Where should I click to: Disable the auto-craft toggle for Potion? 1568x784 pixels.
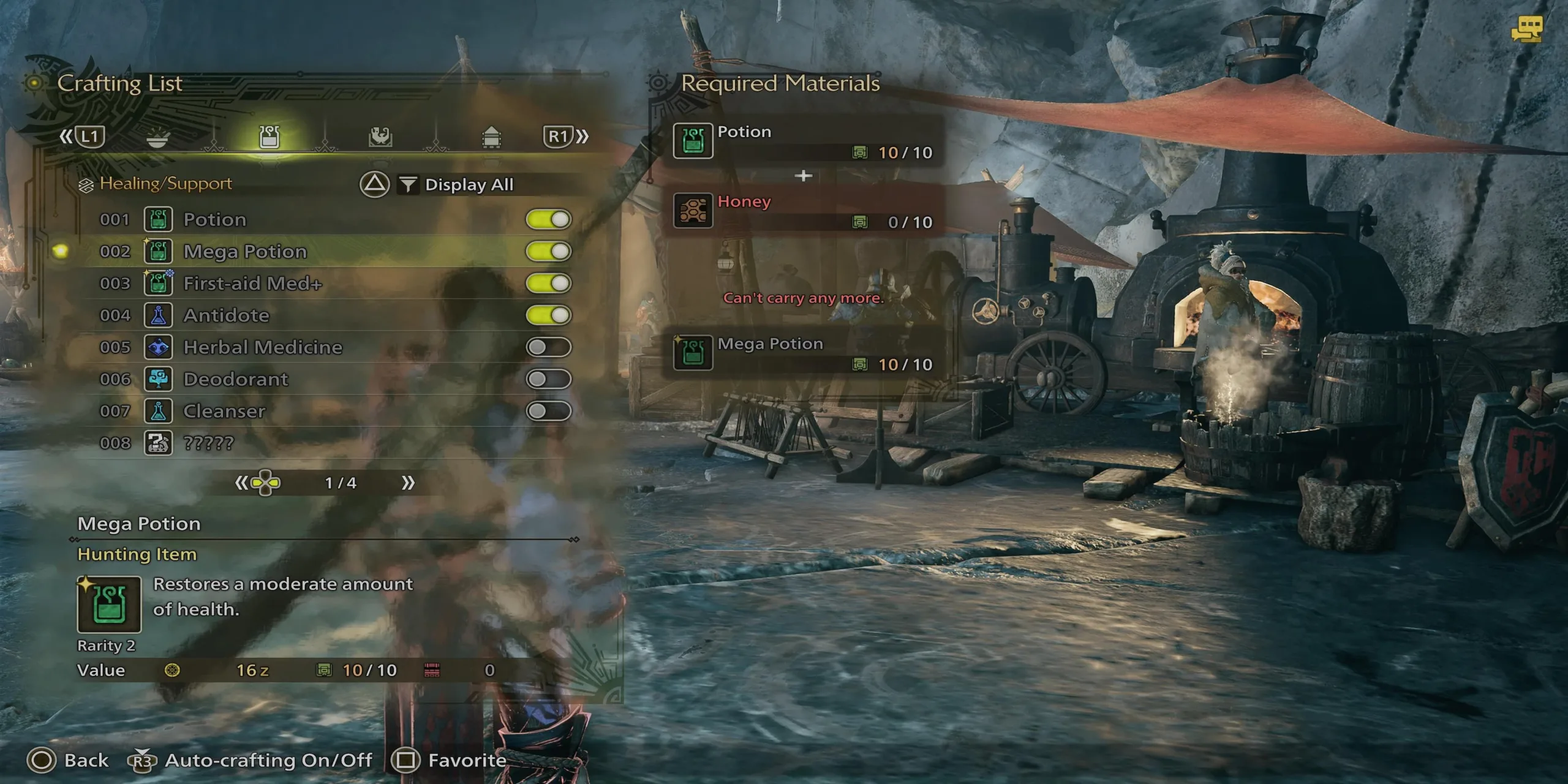click(x=551, y=219)
